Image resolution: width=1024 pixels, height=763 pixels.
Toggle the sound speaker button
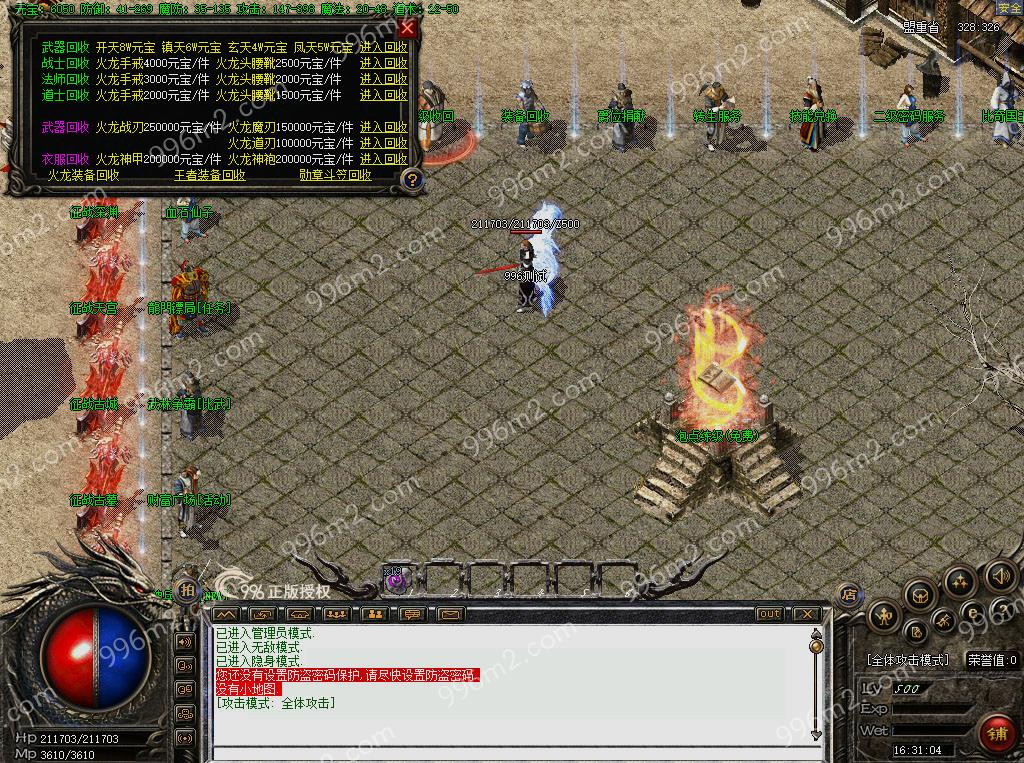pyautogui.click(x=1000, y=576)
